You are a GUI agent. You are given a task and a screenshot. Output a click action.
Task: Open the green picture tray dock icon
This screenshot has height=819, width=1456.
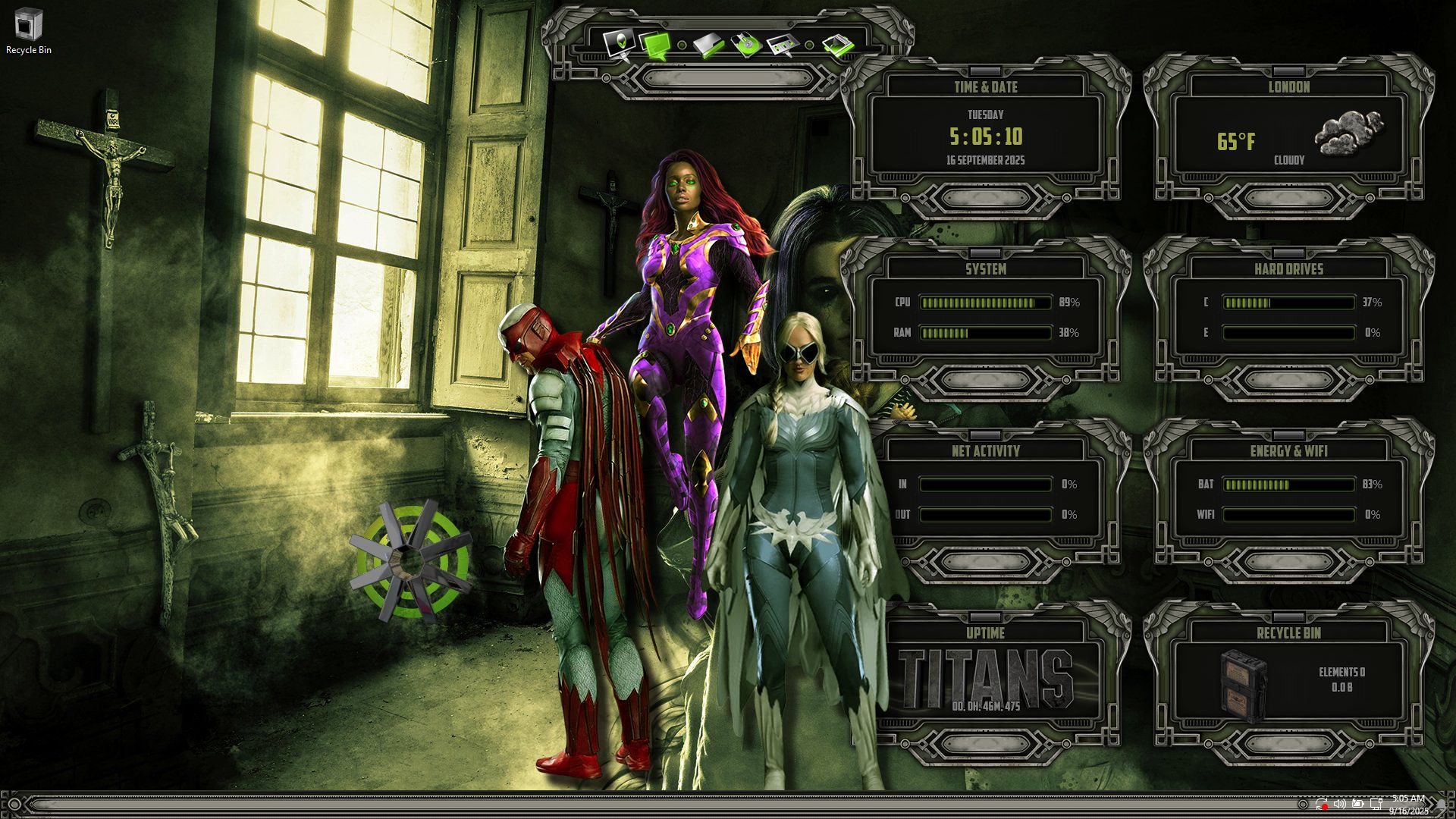839,45
